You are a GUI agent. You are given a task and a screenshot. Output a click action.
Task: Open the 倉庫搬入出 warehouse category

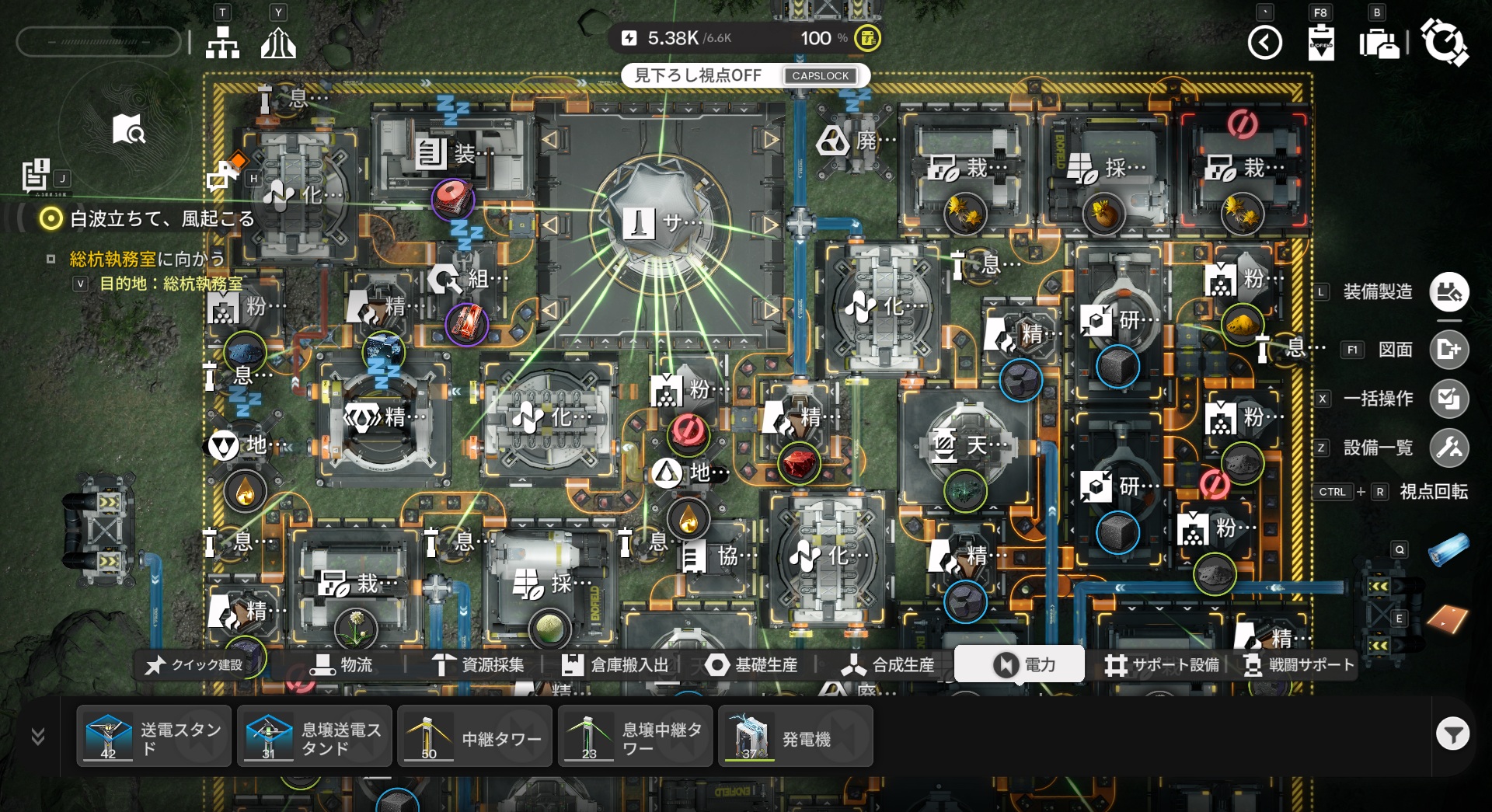click(x=615, y=665)
